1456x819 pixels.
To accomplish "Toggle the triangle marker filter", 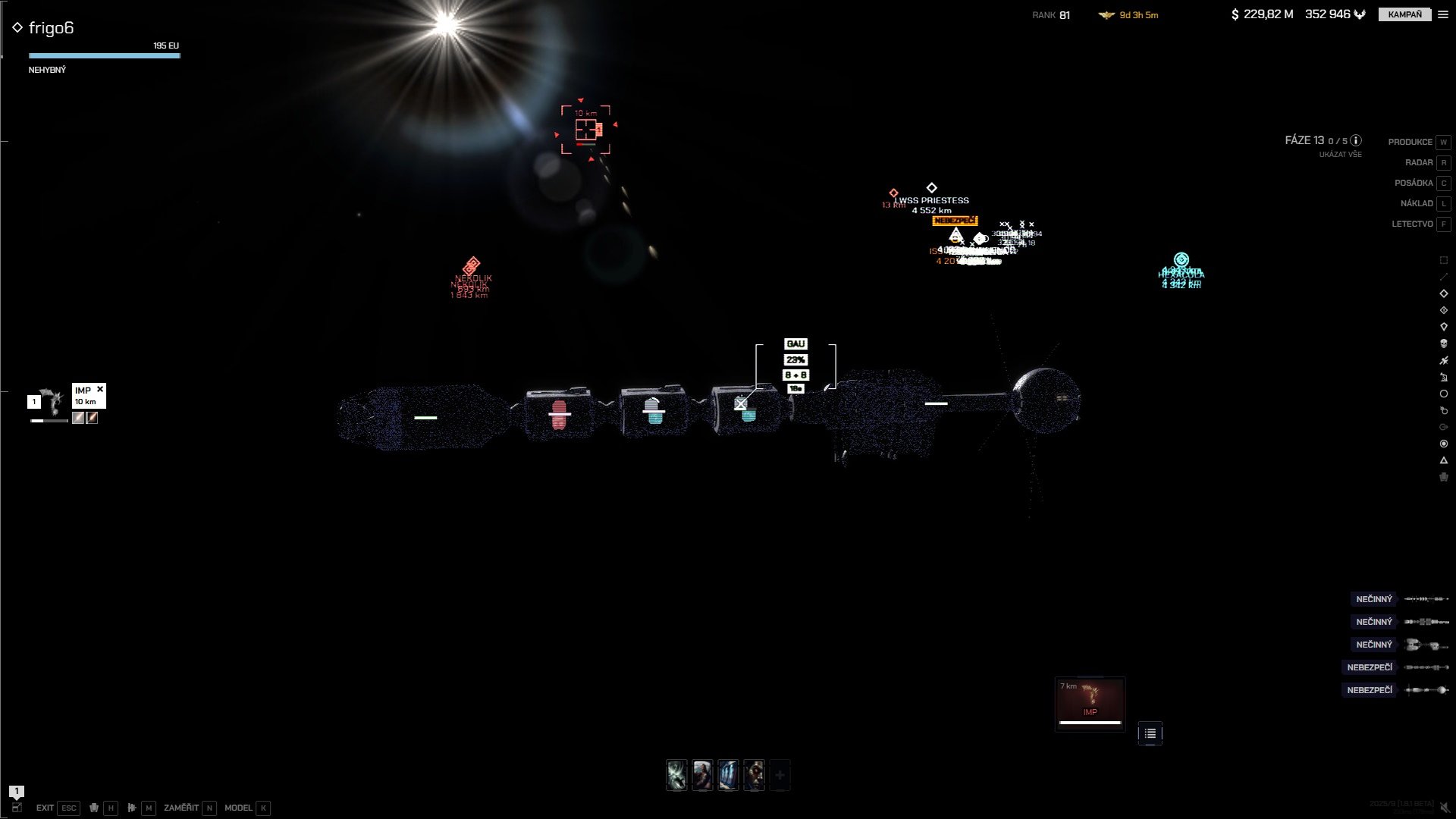I will coord(1444,460).
